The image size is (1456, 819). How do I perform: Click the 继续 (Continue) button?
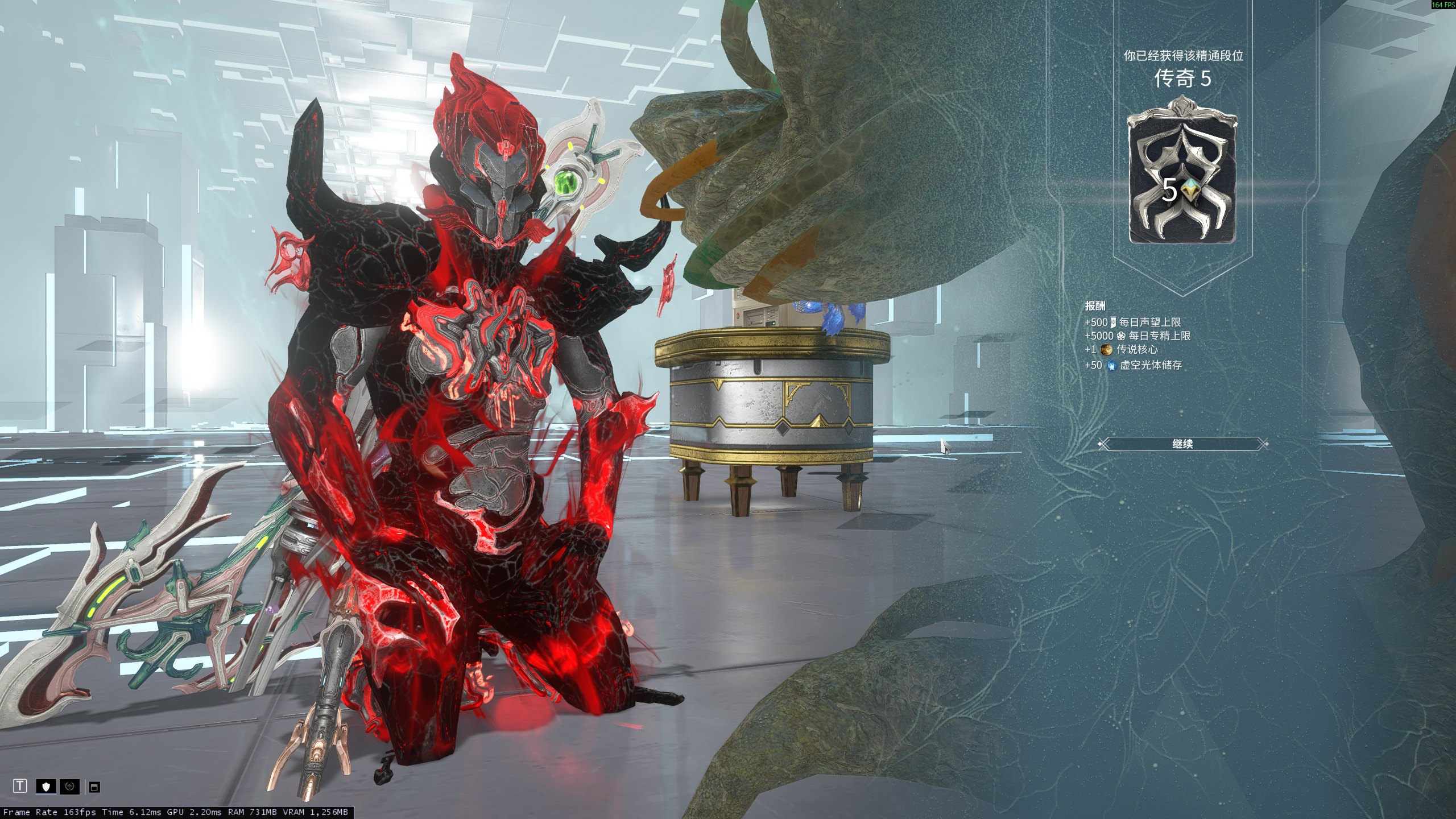1182,444
